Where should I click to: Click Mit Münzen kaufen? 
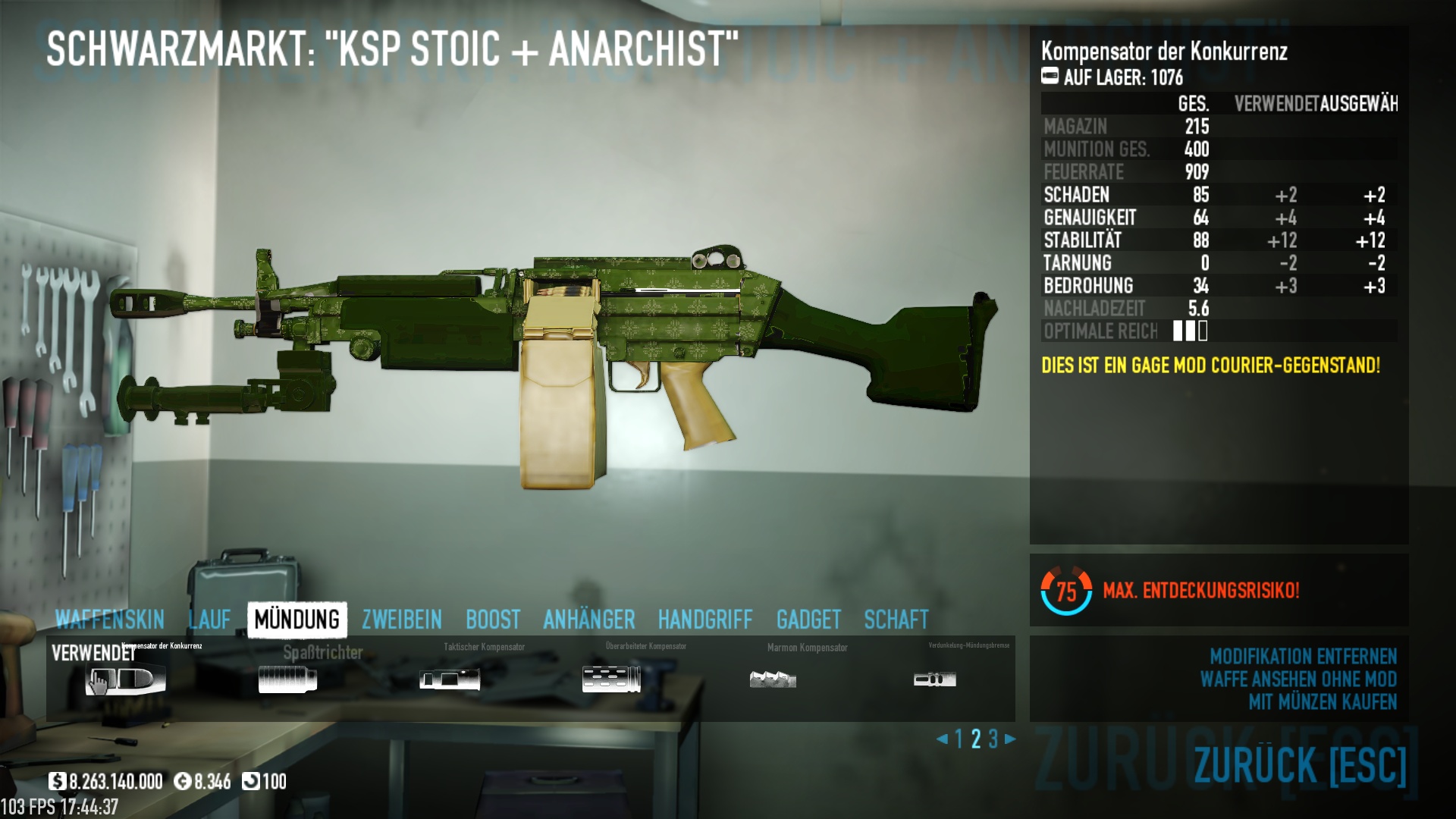pyautogui.click(x=1323, y=702)
